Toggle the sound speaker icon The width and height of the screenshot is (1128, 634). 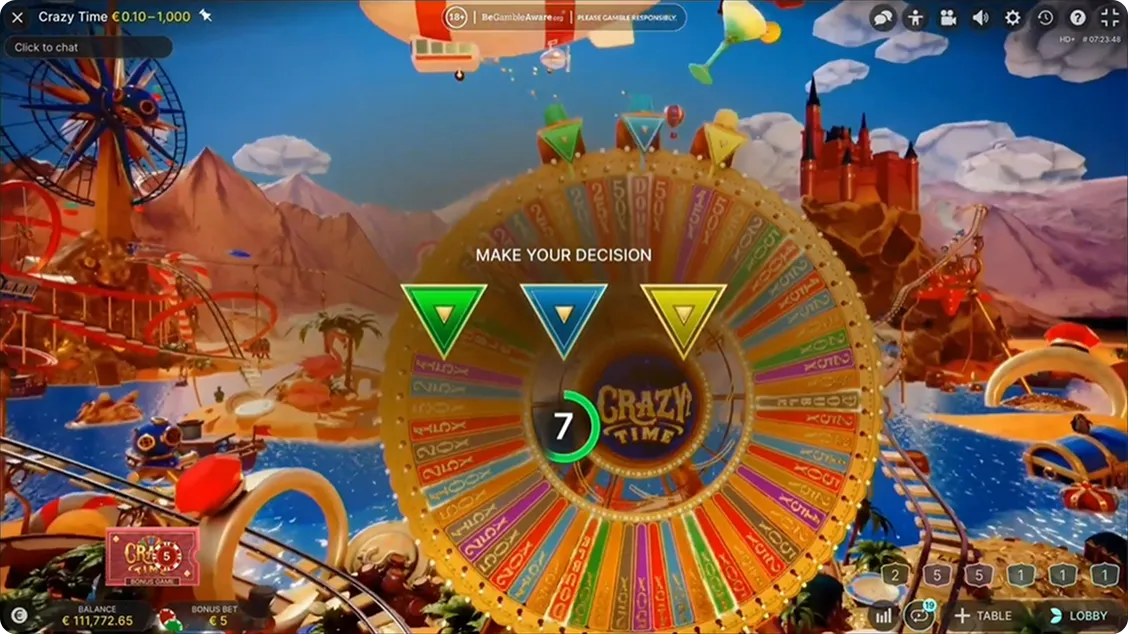980,18
